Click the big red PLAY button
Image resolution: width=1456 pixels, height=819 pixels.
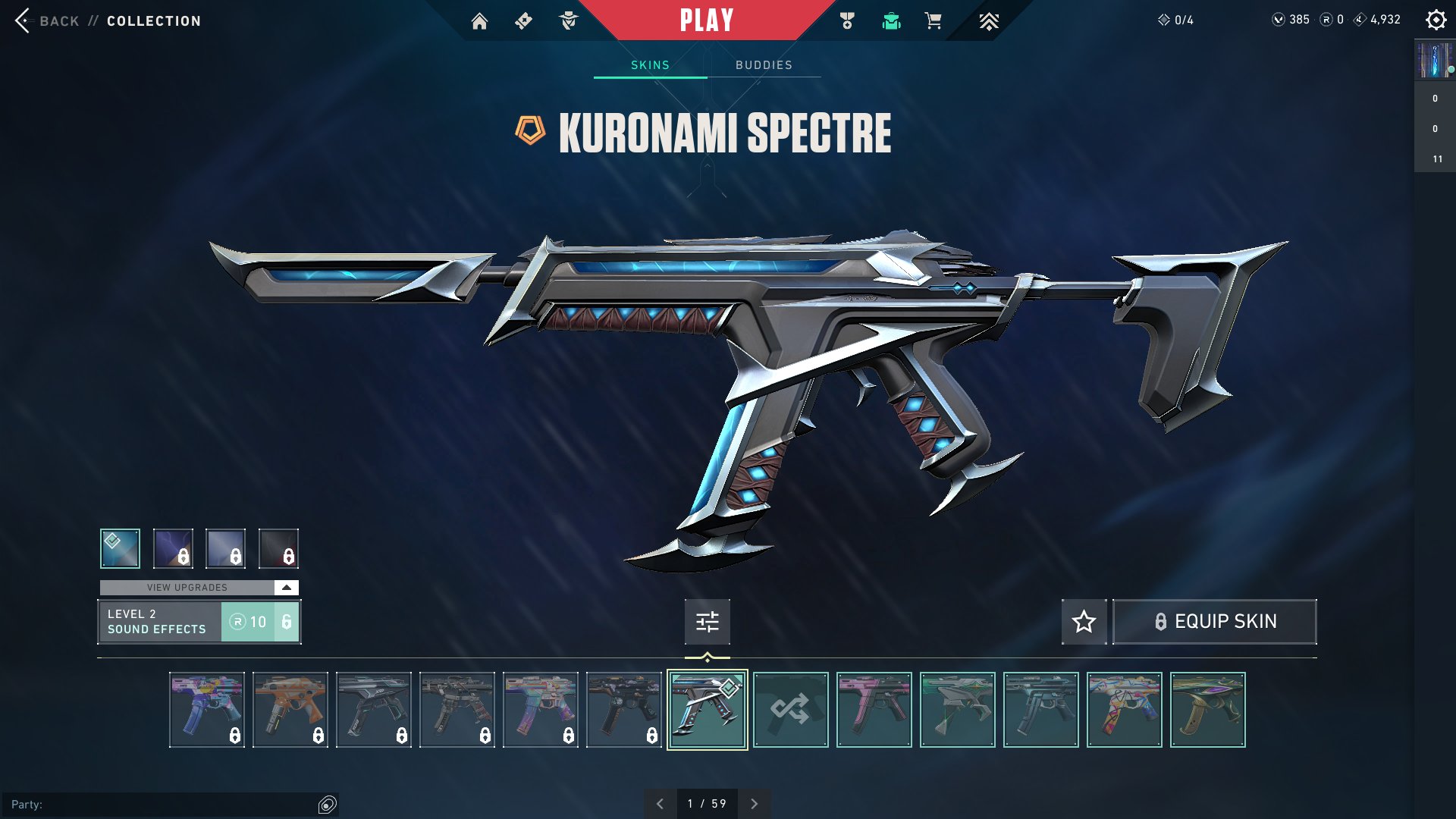tap(706, 20)
